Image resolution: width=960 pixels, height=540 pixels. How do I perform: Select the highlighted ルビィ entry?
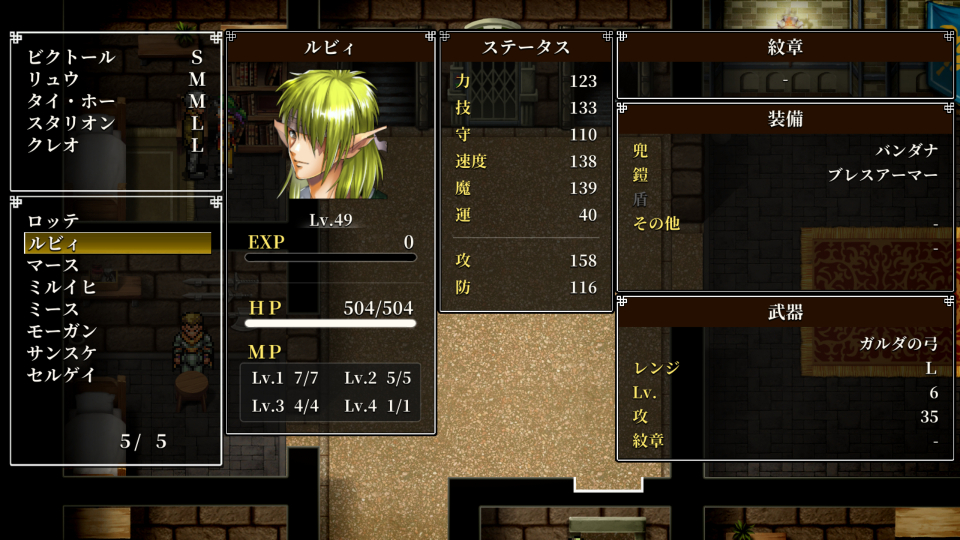point(117,243)
